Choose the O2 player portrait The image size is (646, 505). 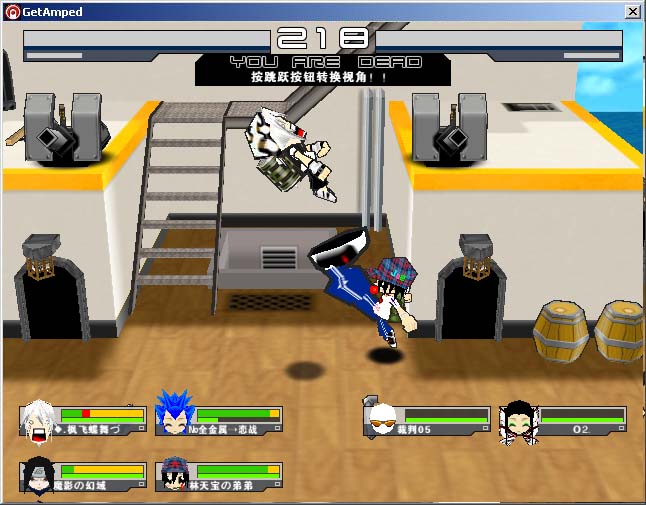pyautogui.click(x=518, y=418)
